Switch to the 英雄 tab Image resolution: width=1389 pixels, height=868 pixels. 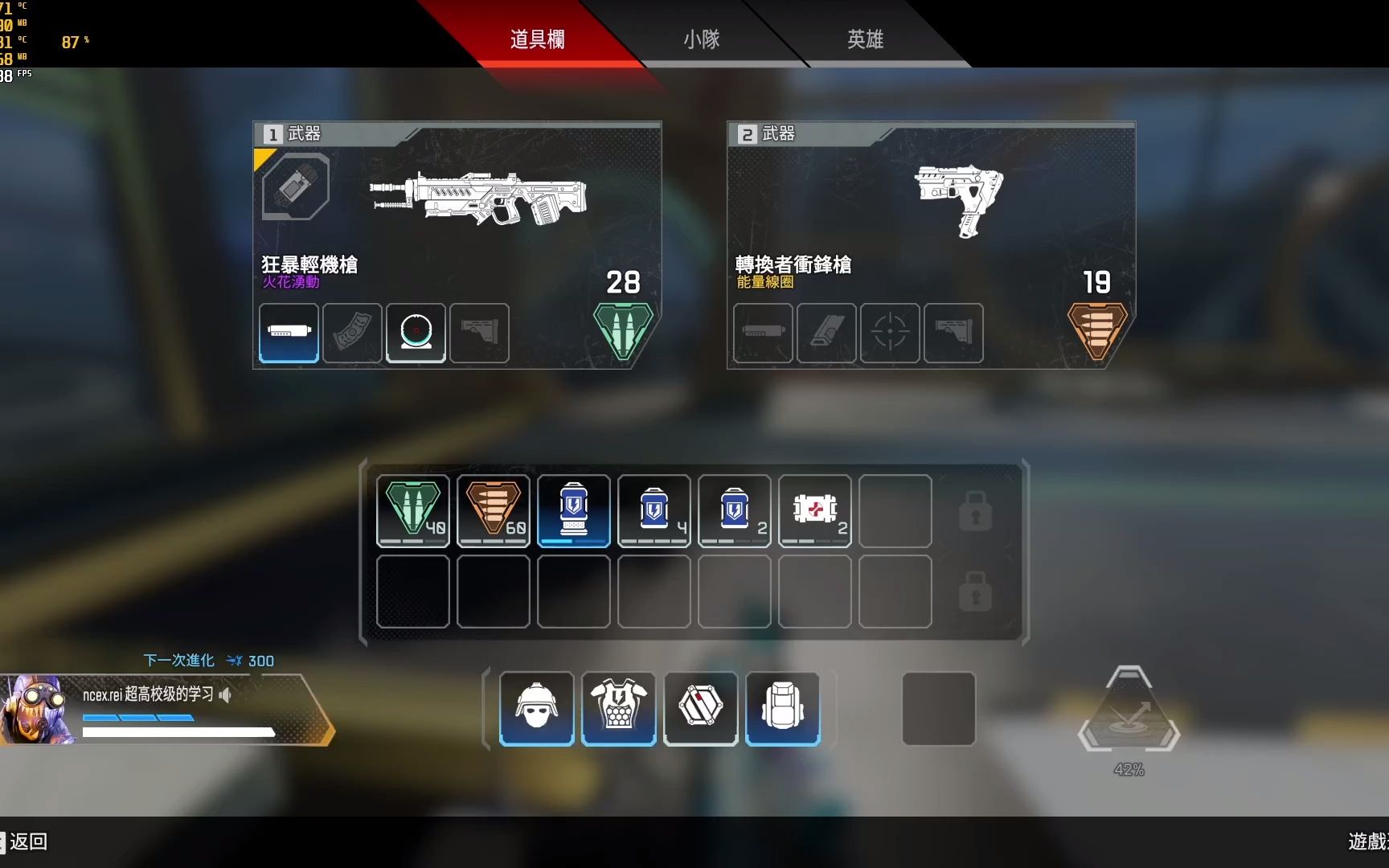coord(864,39)
